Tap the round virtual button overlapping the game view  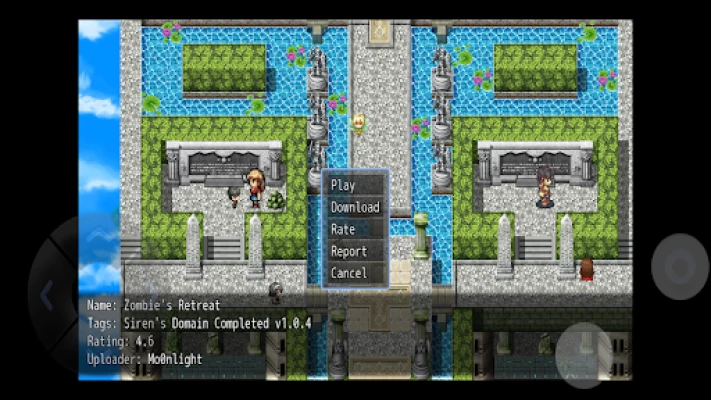[x=583, y=354]
